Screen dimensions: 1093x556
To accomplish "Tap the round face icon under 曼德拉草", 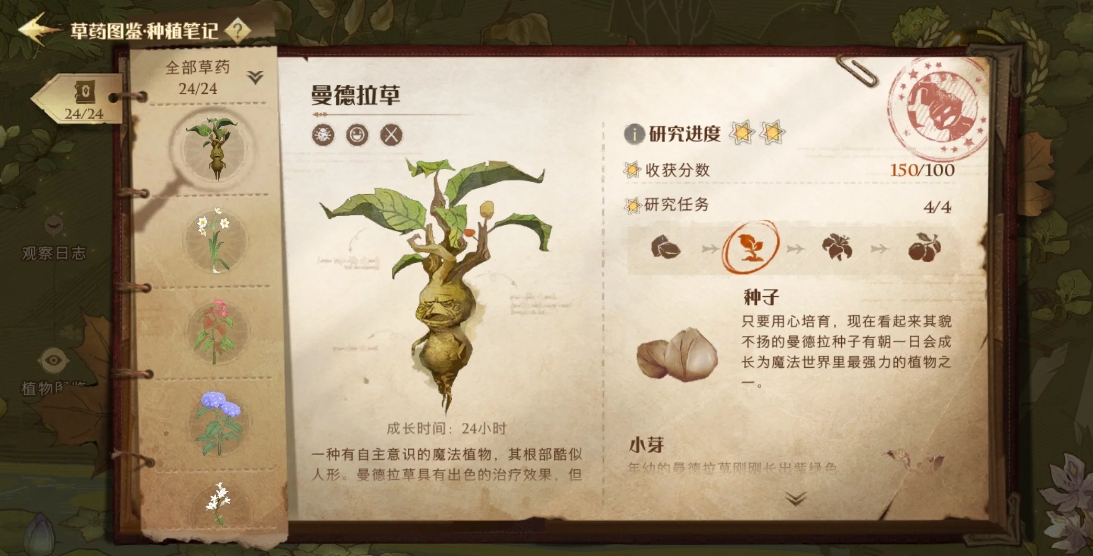I will (357, 135).
